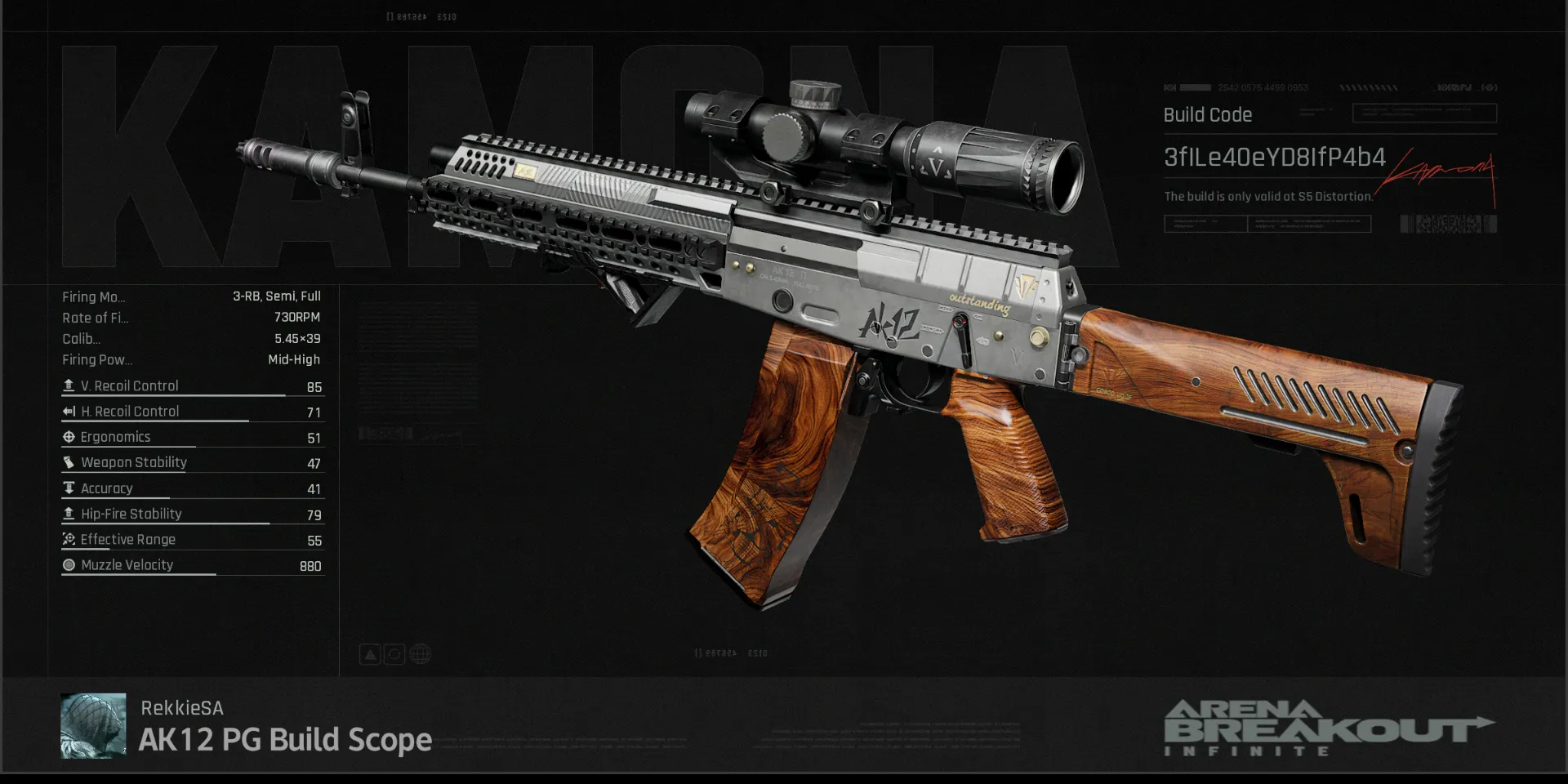Select the Accuracy target icon

pyautogui.click(x=69, y=488)
